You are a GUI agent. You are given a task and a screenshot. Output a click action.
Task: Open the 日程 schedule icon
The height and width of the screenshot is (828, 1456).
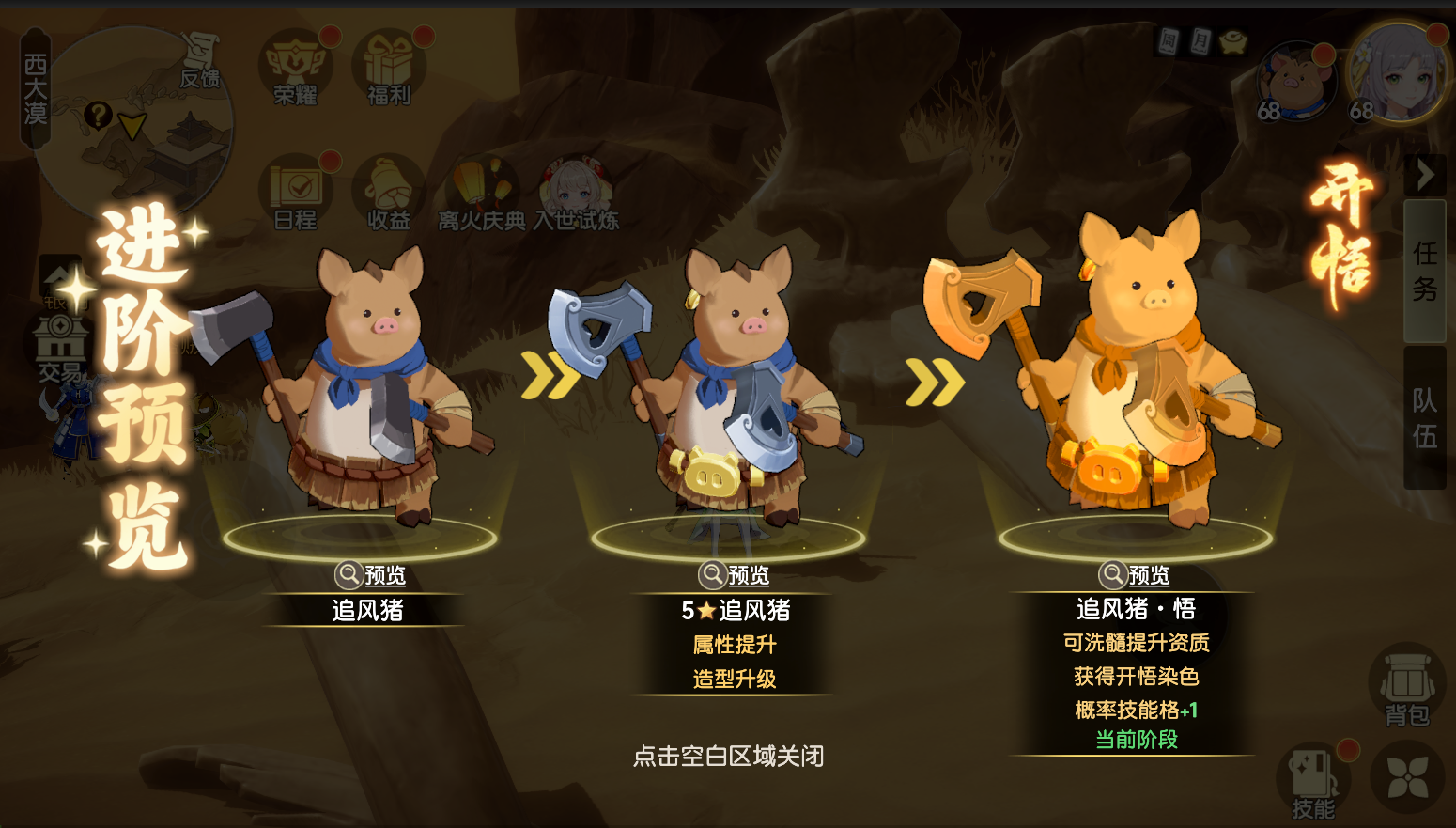(296, 193)
